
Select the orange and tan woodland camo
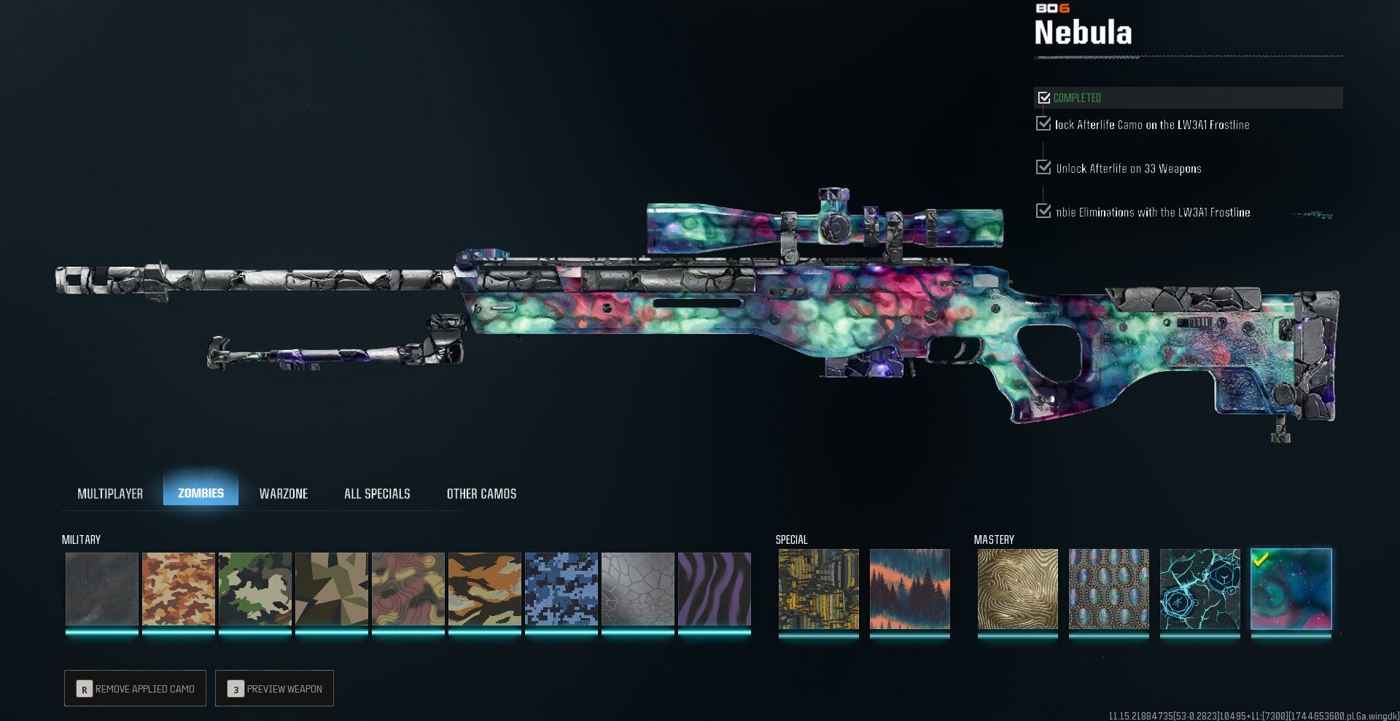[x=179, y=590]
